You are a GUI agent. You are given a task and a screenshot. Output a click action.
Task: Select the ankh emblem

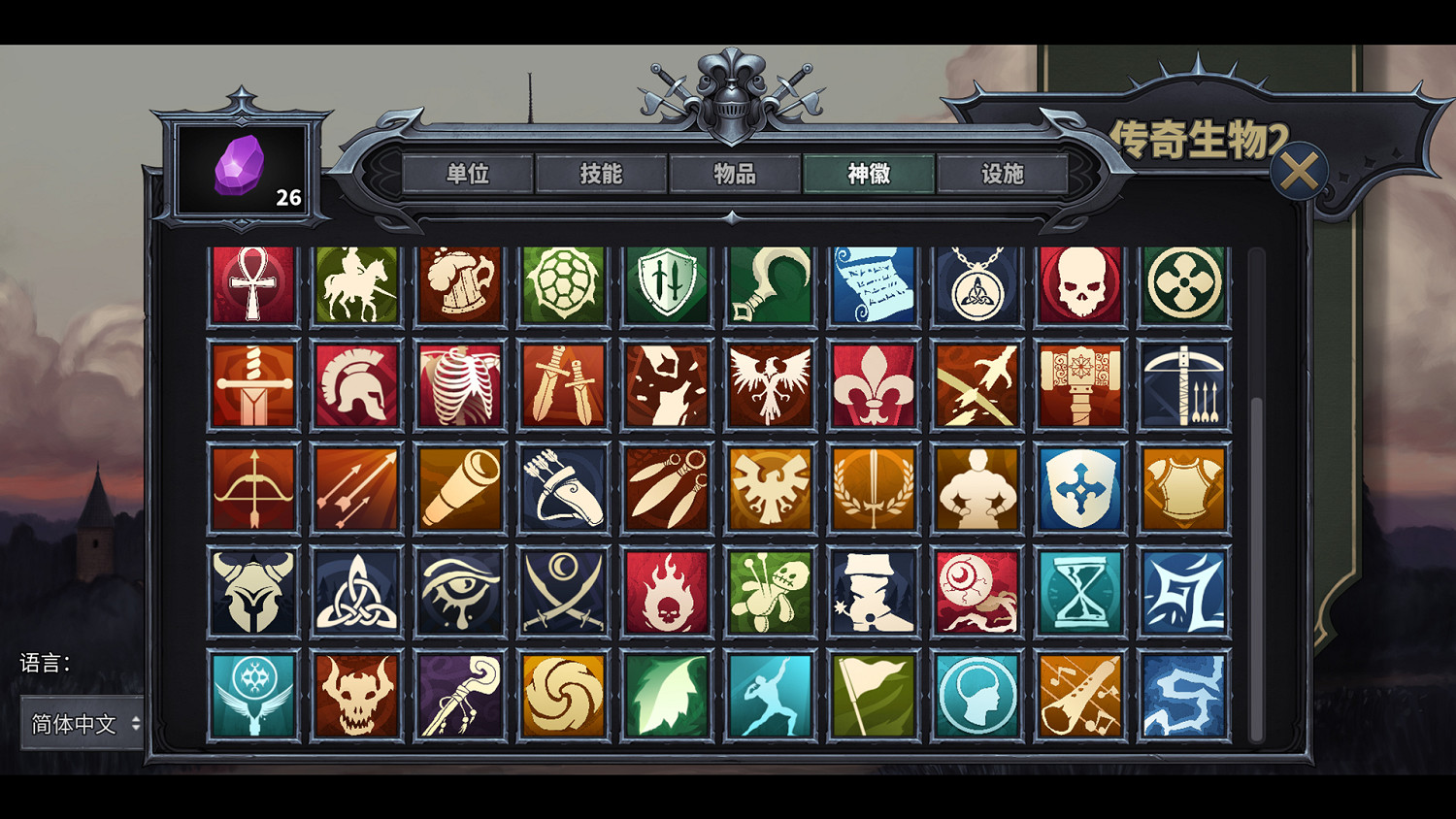click(253, 284)
